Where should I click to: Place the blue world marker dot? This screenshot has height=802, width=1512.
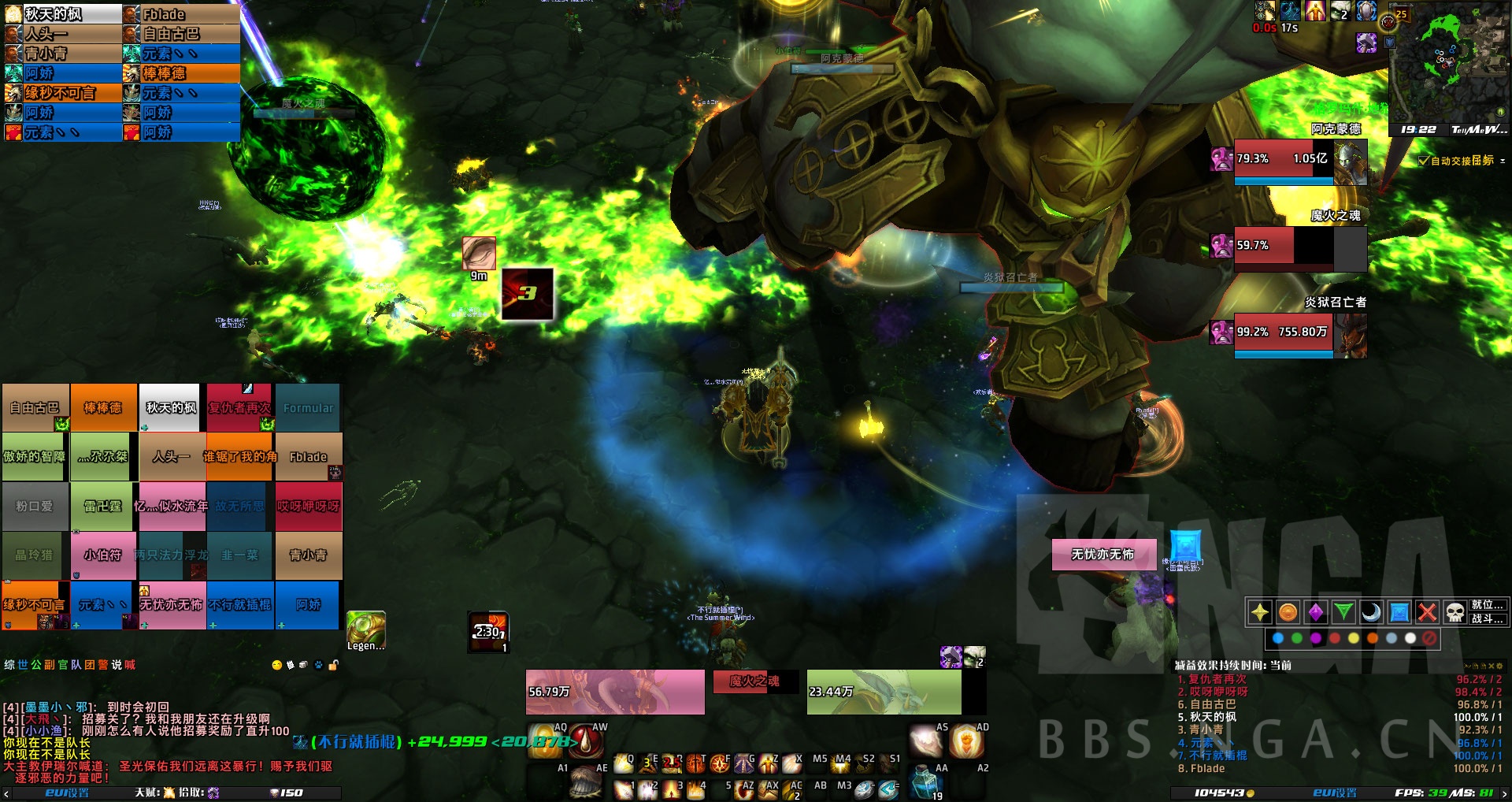[1277, 638]
